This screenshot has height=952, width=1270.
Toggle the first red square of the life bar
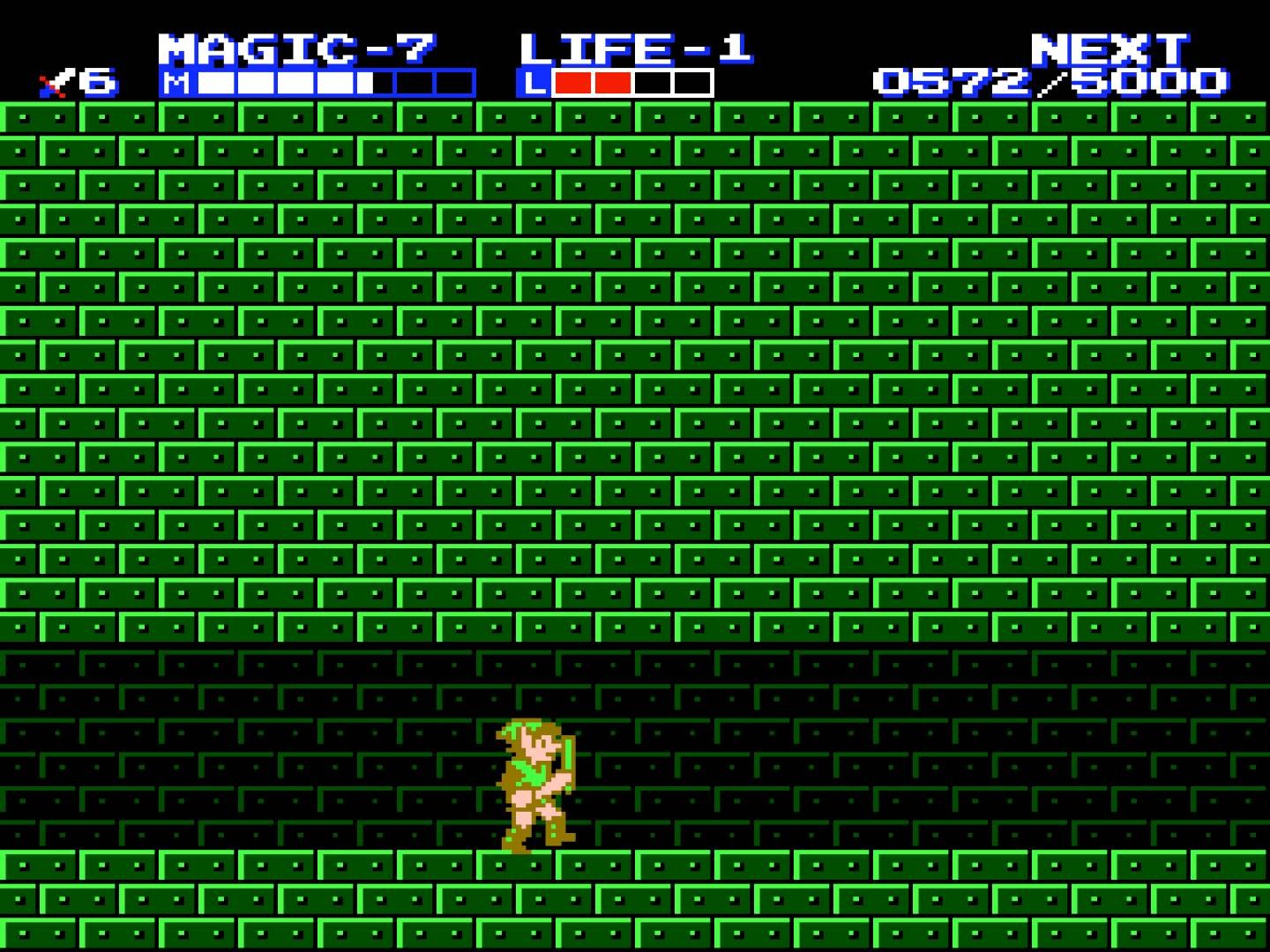pyautogui.click(x=573, y=84)
